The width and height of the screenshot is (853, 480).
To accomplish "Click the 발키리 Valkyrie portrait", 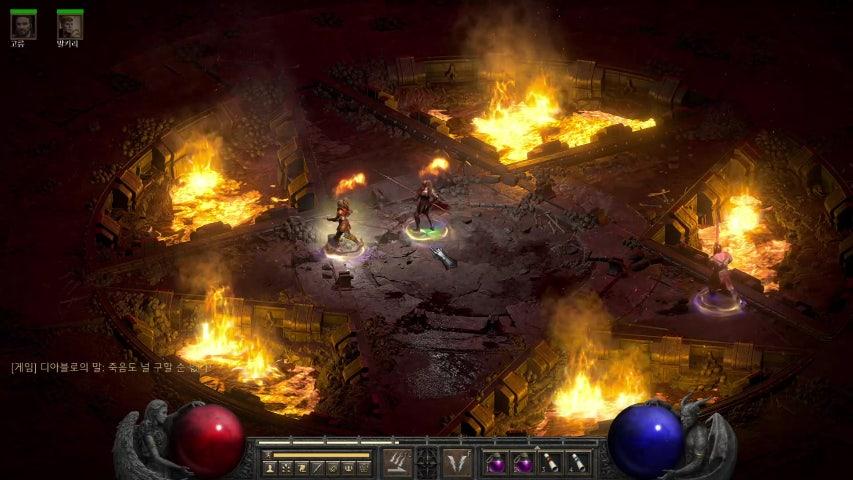I will coord(69,26).
